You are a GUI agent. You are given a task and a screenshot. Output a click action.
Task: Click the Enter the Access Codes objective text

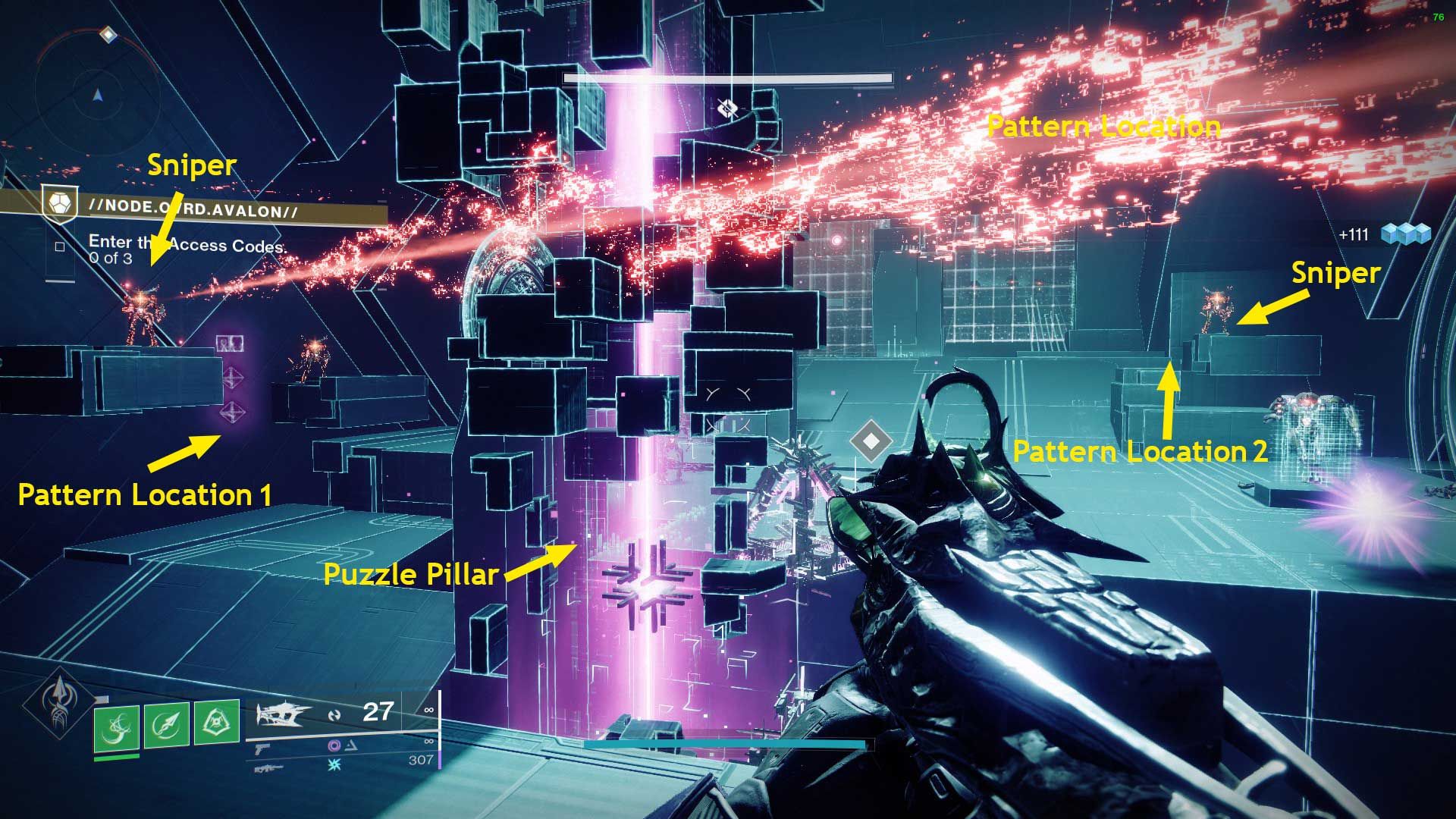coord(188,243)
